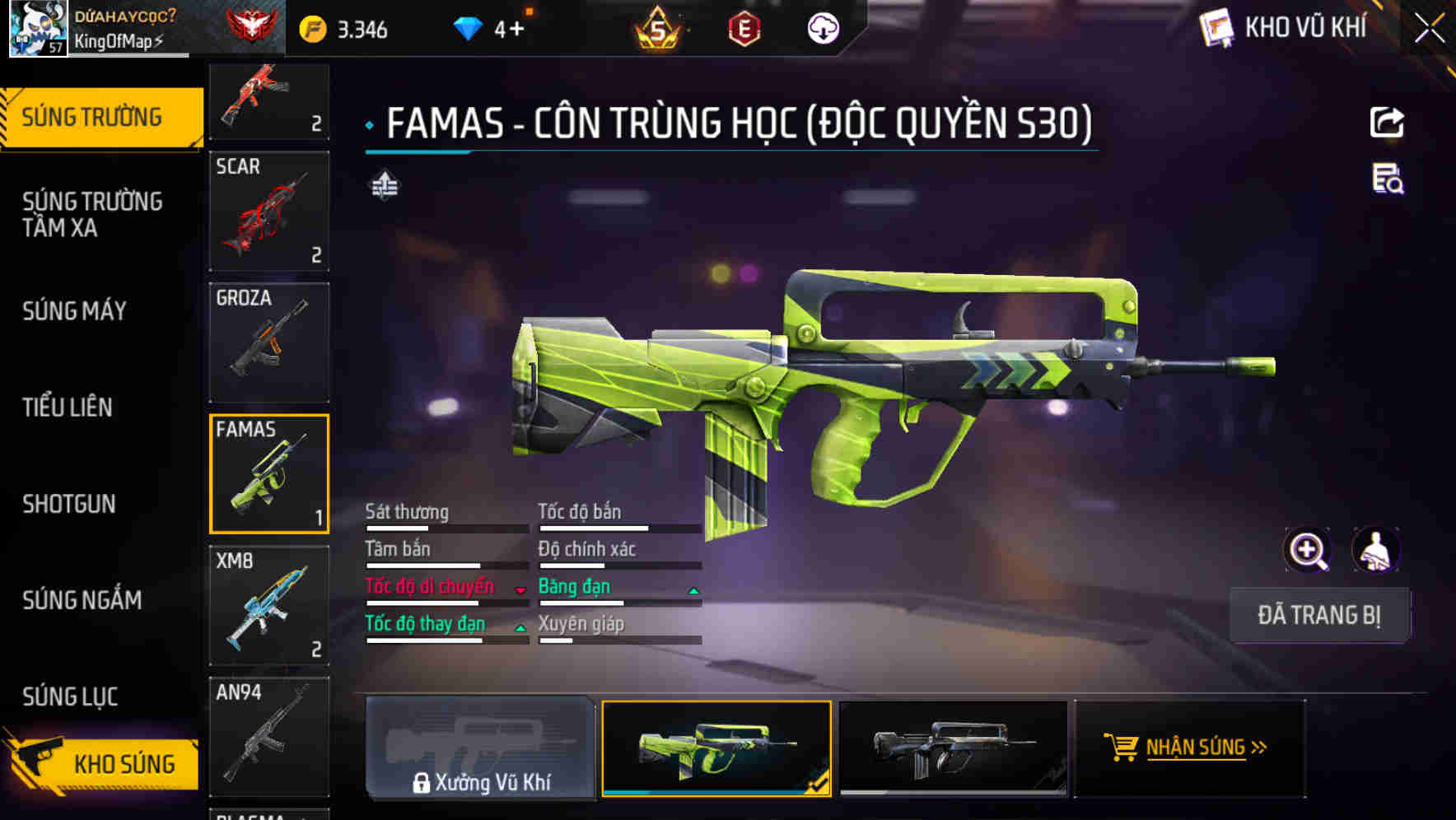Viewport: 1456px width, 820px height.
Task: Select the GROZA weapon tile
Action: [x=269, y=342]
